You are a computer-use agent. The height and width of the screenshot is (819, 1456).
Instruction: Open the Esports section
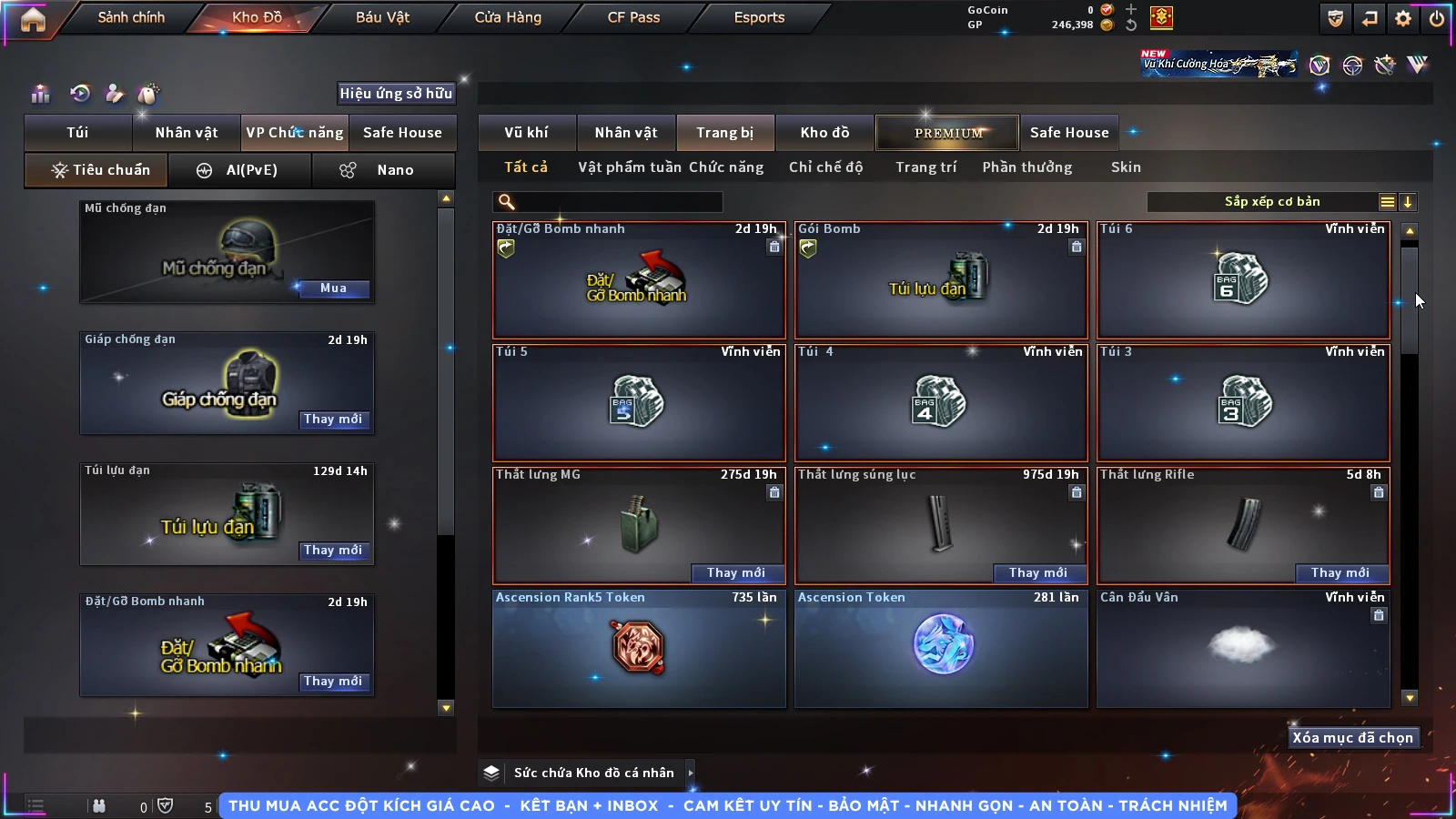coord(759,17)
